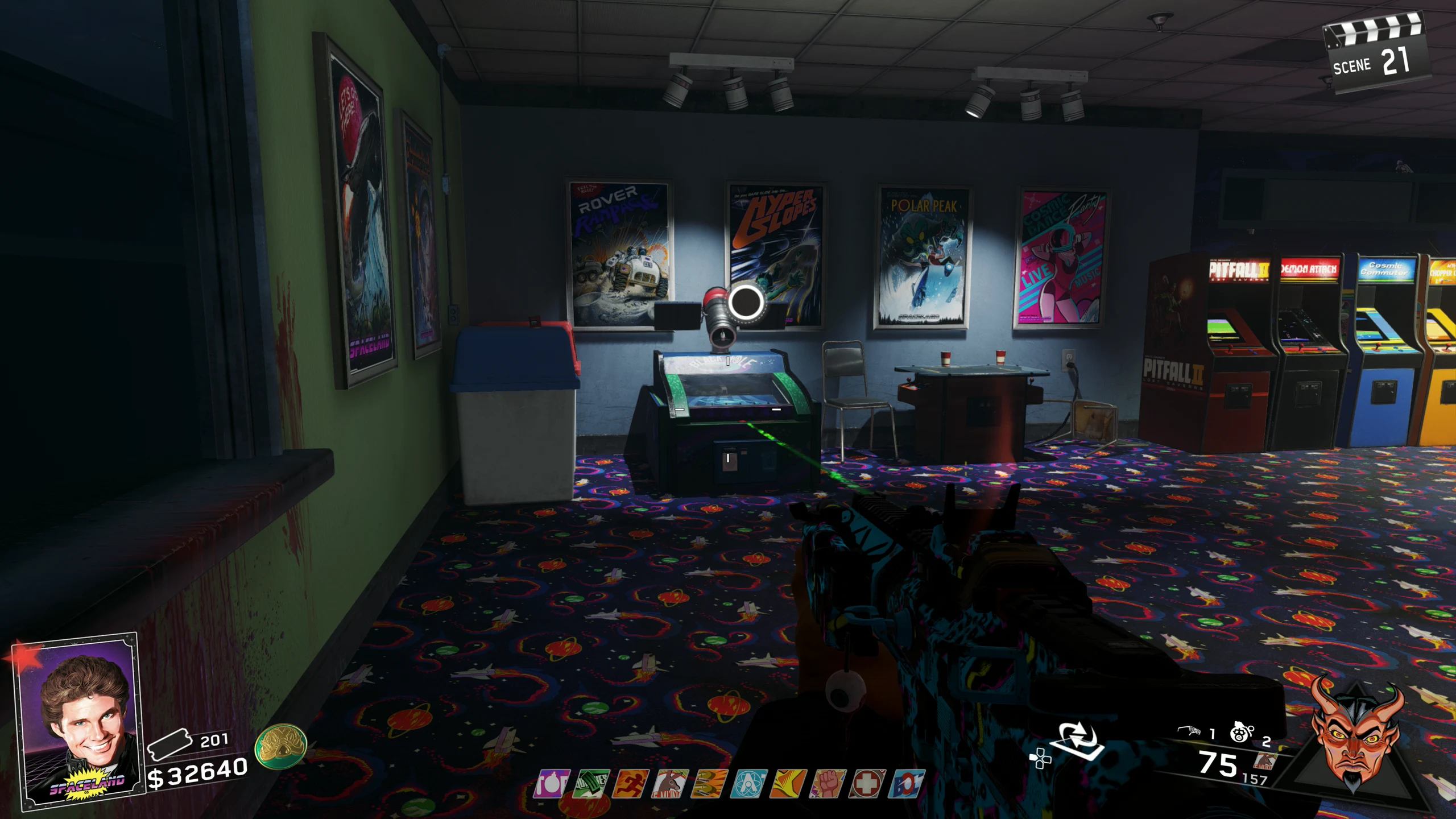Screen dimensions: 1456x819
Task: Select the Blue Bolts lightning perk
Action: pos(907,784)
